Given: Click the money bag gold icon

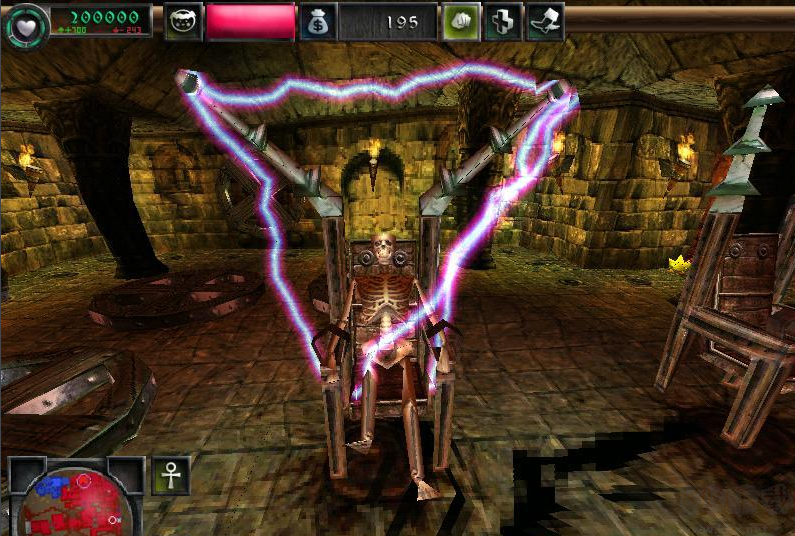Looking at the screenshot, I should [317, 21].
